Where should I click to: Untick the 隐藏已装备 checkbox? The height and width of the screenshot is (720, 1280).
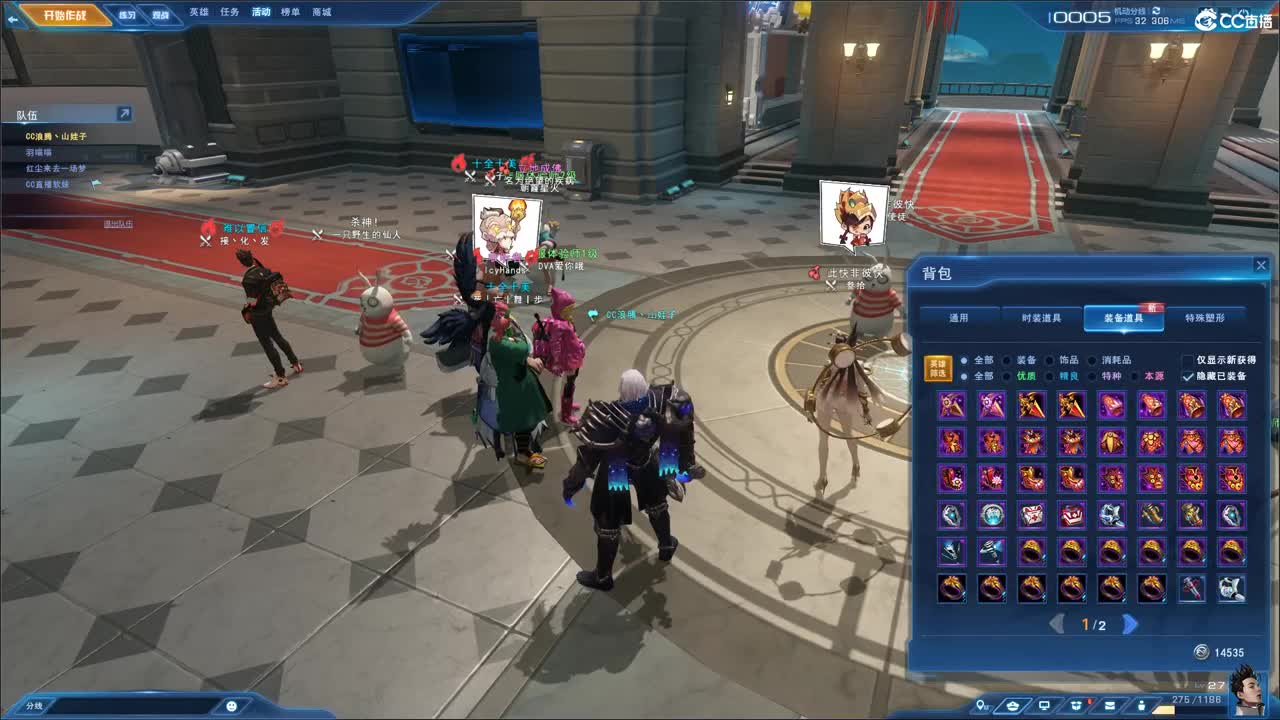1188,377
